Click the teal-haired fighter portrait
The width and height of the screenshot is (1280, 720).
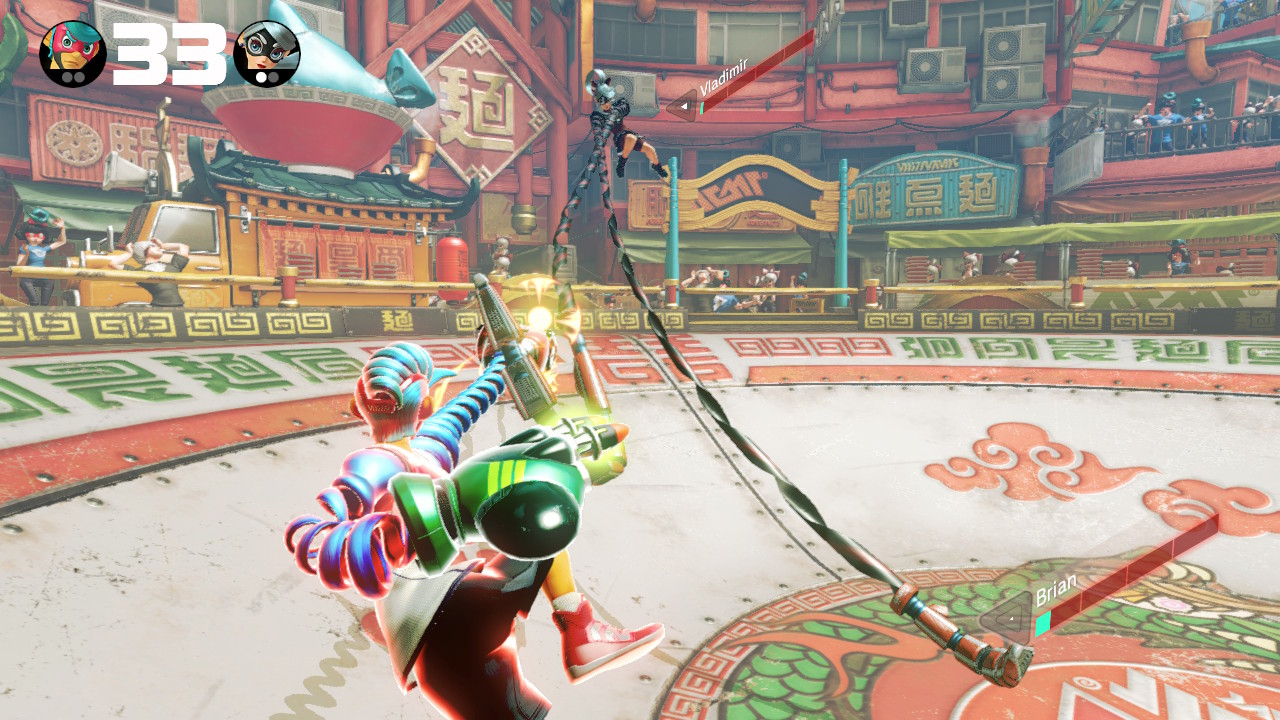72,53
